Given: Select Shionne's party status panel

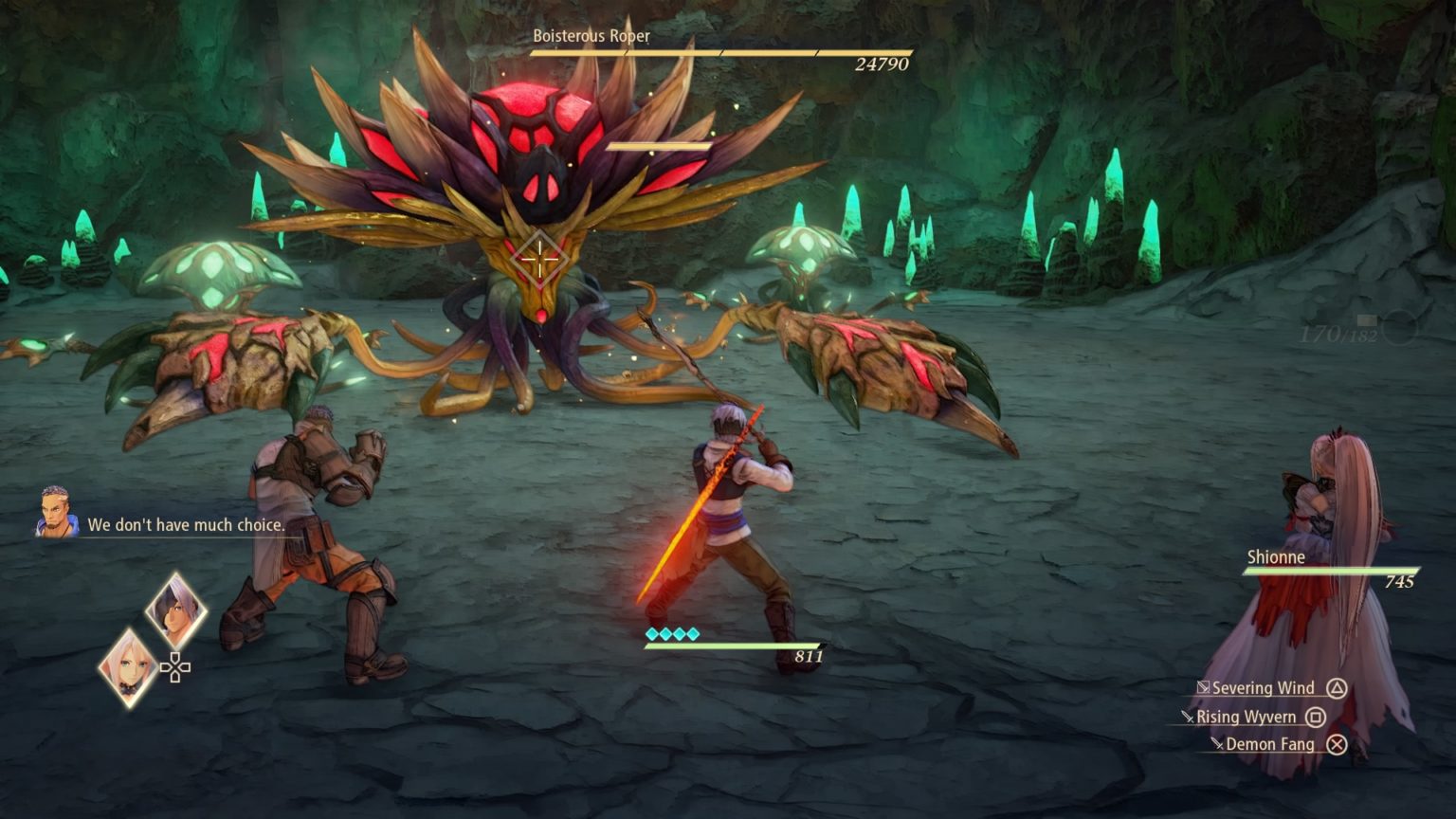Looking at the screenshot, I should 1330,568.
